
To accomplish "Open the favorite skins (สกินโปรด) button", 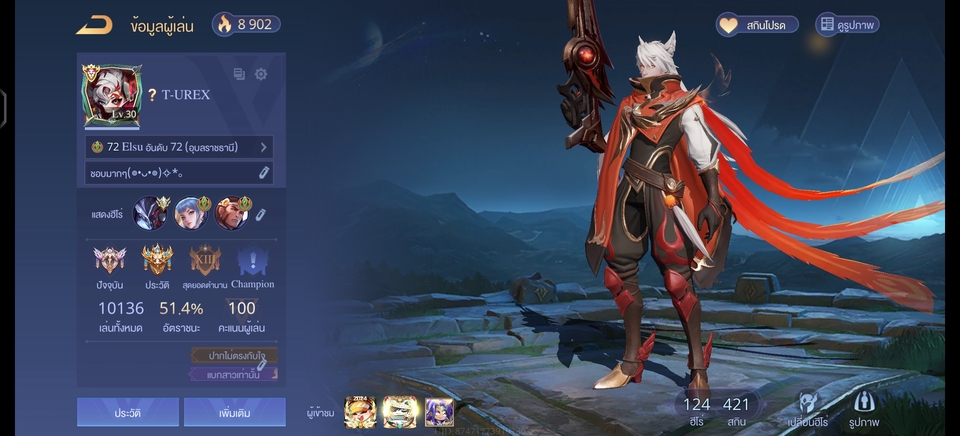I will (x=756, y=24).
